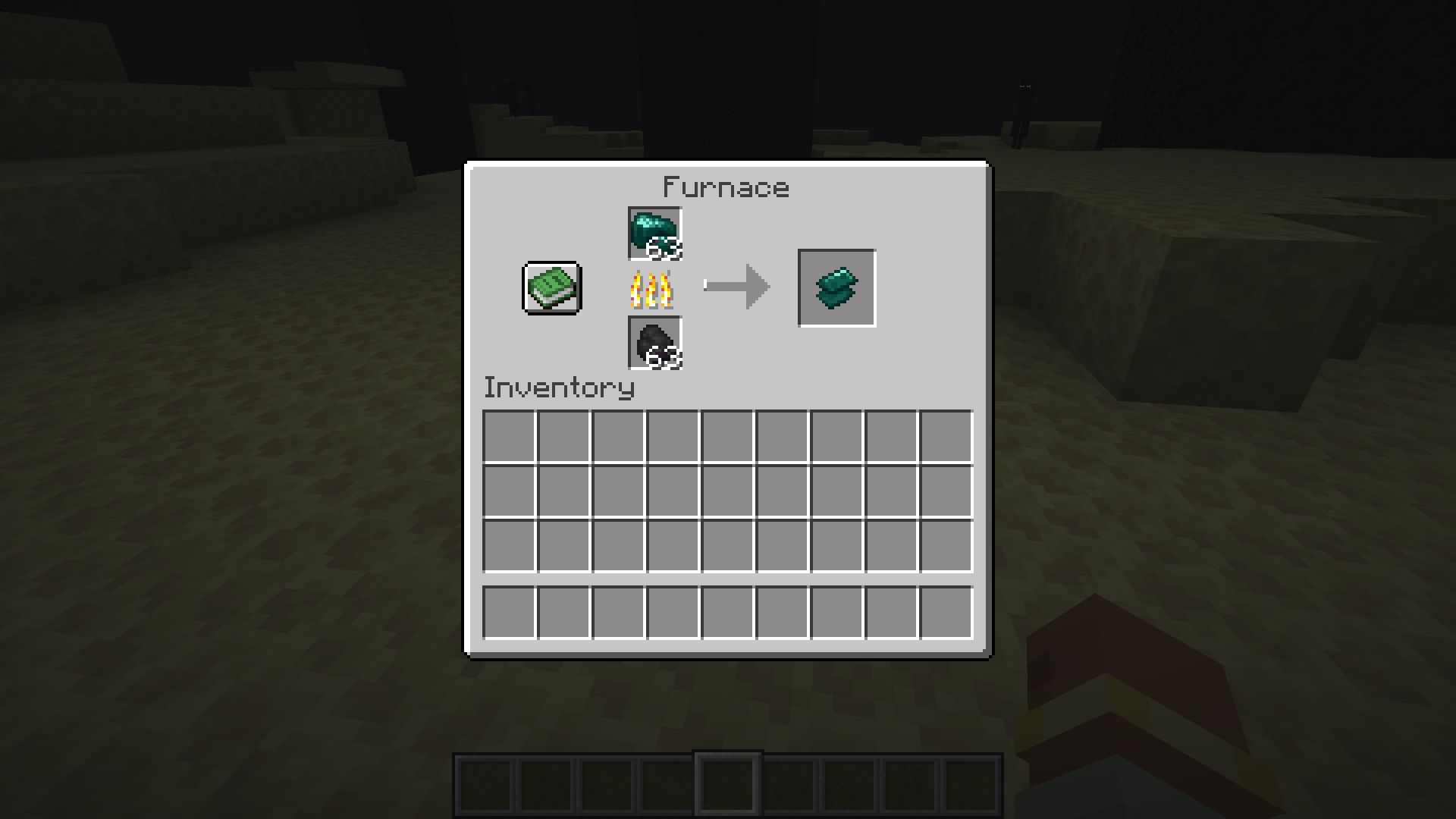This screenshot has height=819, width=1456.
Task: Click the arrow to view smelting recipe
Action: [x=736, y=287]
